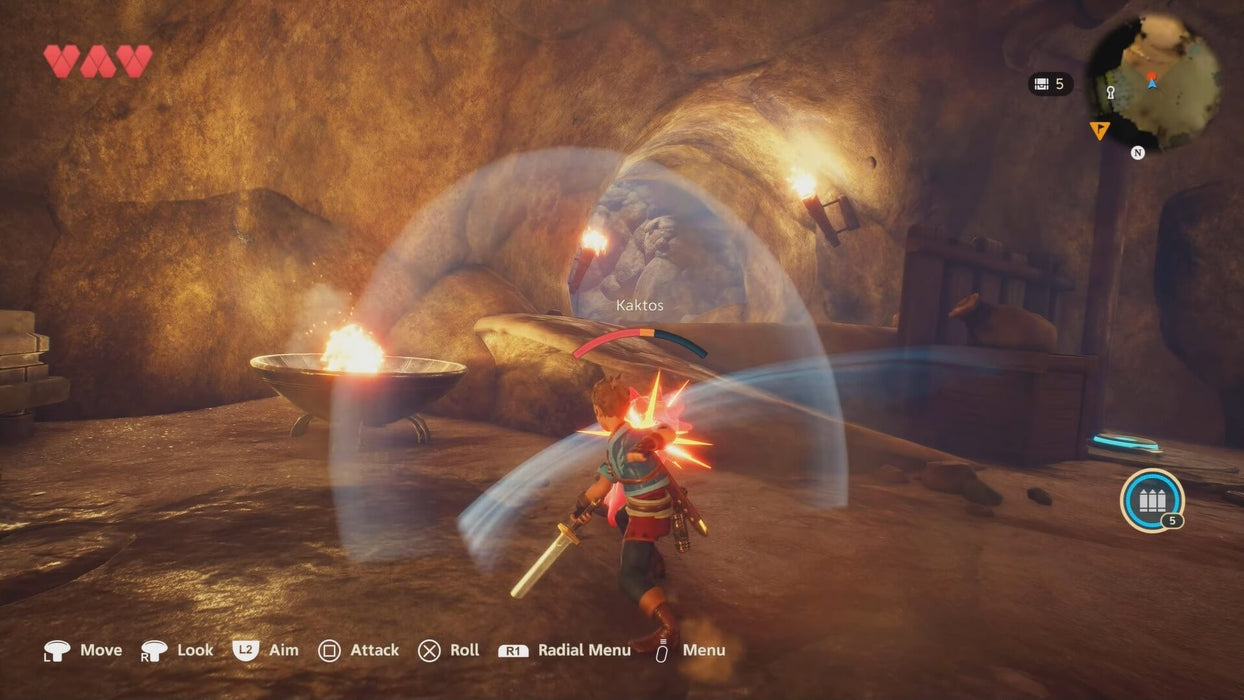Click the north compass indicator

click(1137, 153)
